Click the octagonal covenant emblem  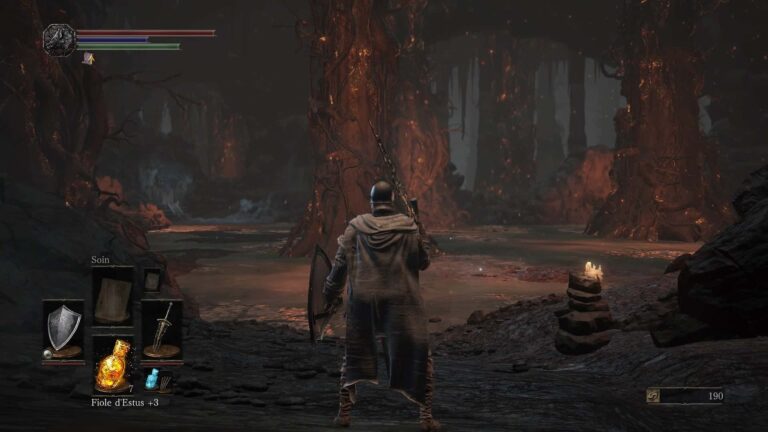(59, 40)
